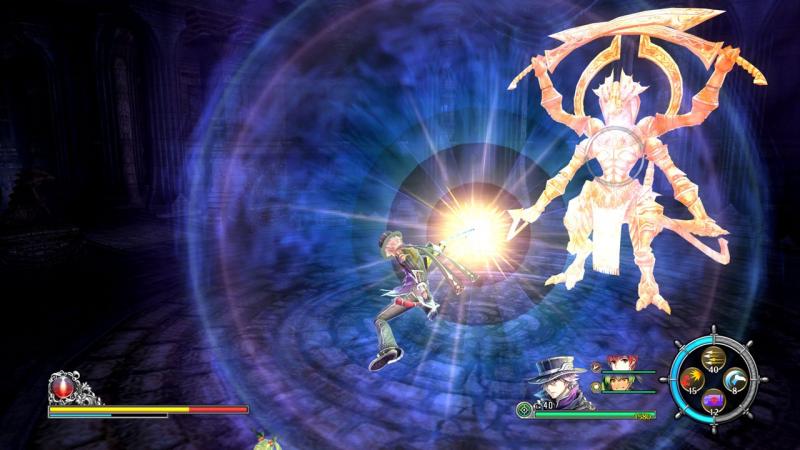This screenshot has width=800, height=450.
Task: Activate the top skill costing 40 SP
Action: 713,358
